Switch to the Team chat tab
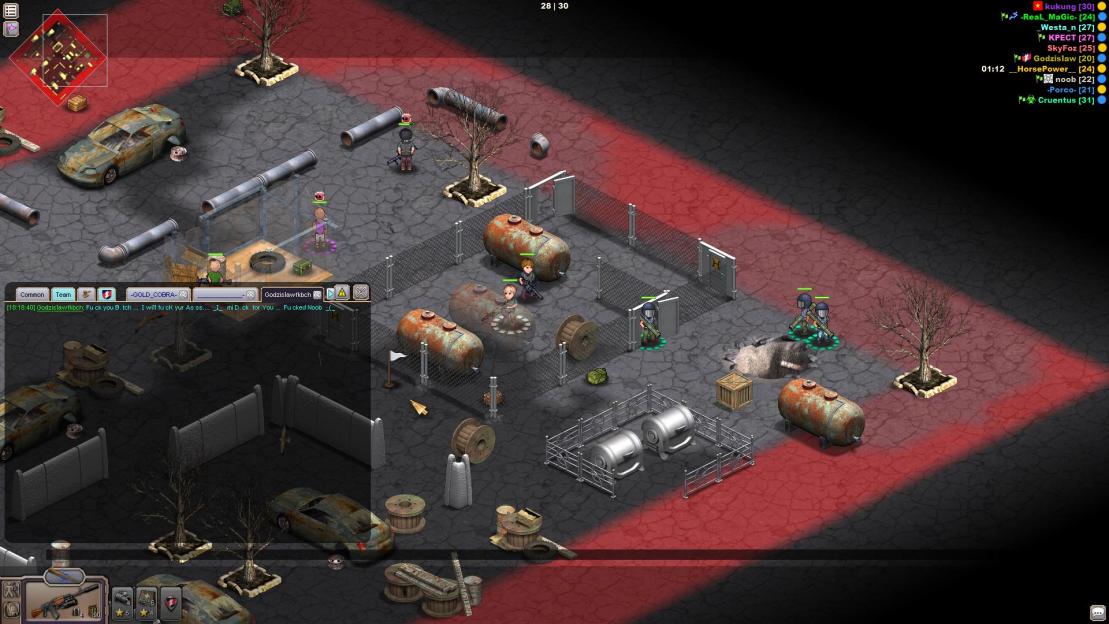 [63, 295]
